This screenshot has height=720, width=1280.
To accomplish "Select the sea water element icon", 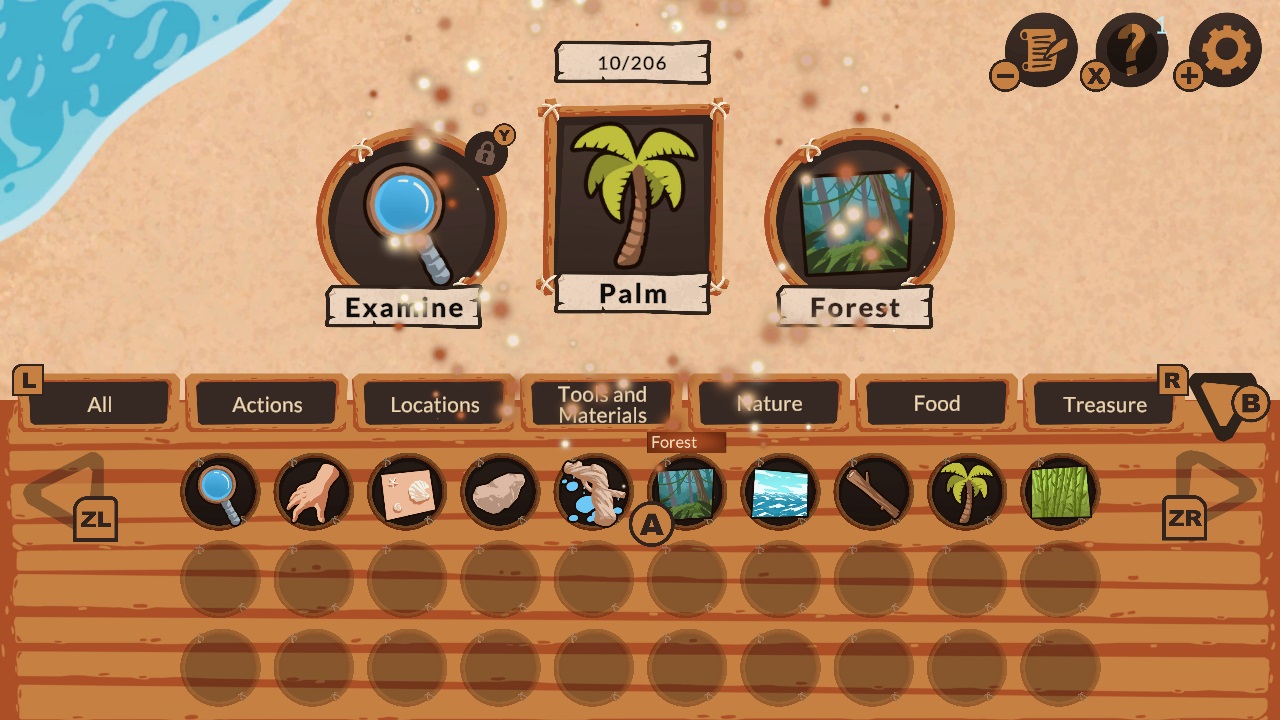I will click(x=779, y=490).
